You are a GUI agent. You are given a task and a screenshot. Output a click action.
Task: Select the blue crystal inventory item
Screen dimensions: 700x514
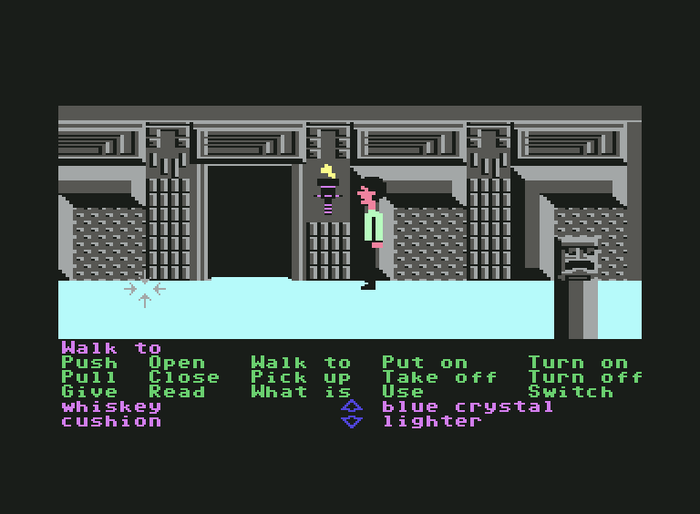[x=468, y=406]
